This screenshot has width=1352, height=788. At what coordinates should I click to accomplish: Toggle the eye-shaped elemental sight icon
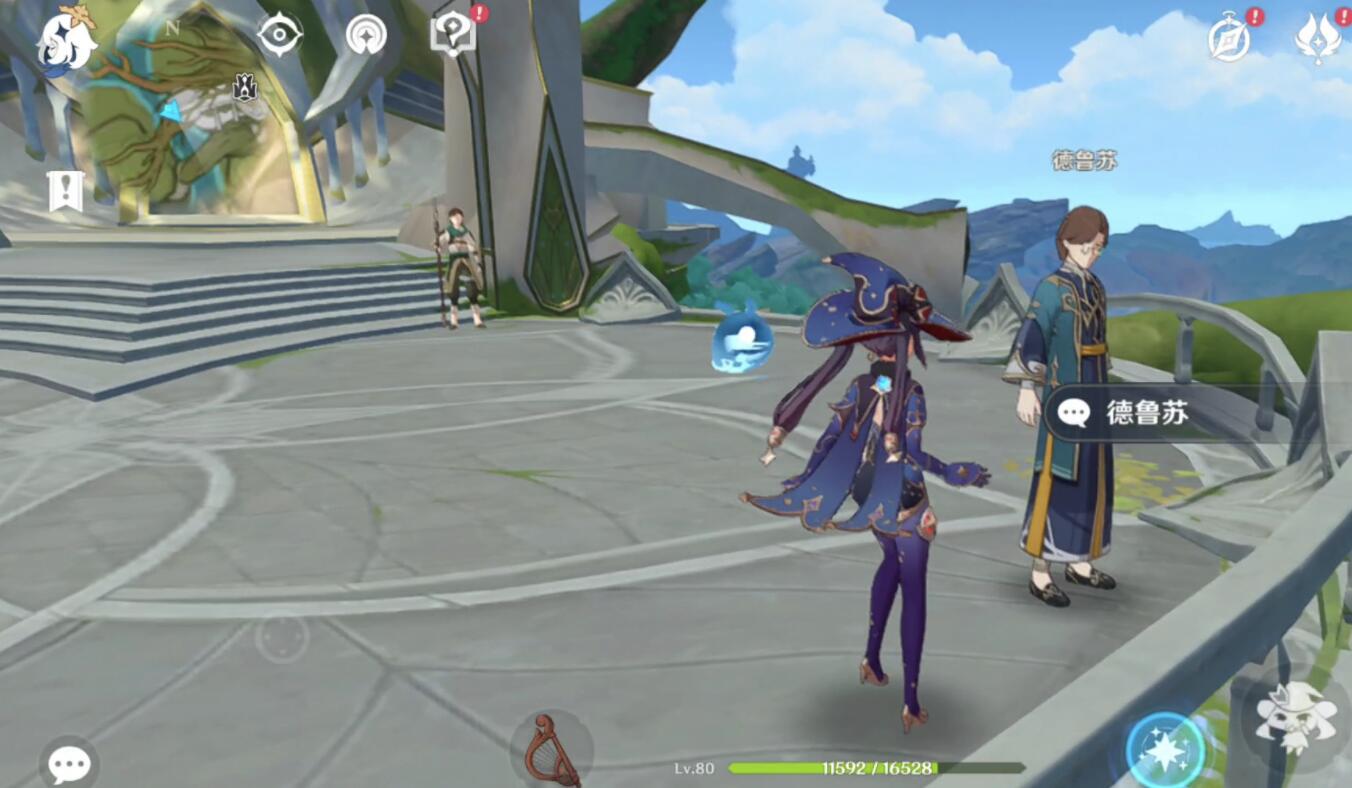pyautogui.click(x=279, y=35)
